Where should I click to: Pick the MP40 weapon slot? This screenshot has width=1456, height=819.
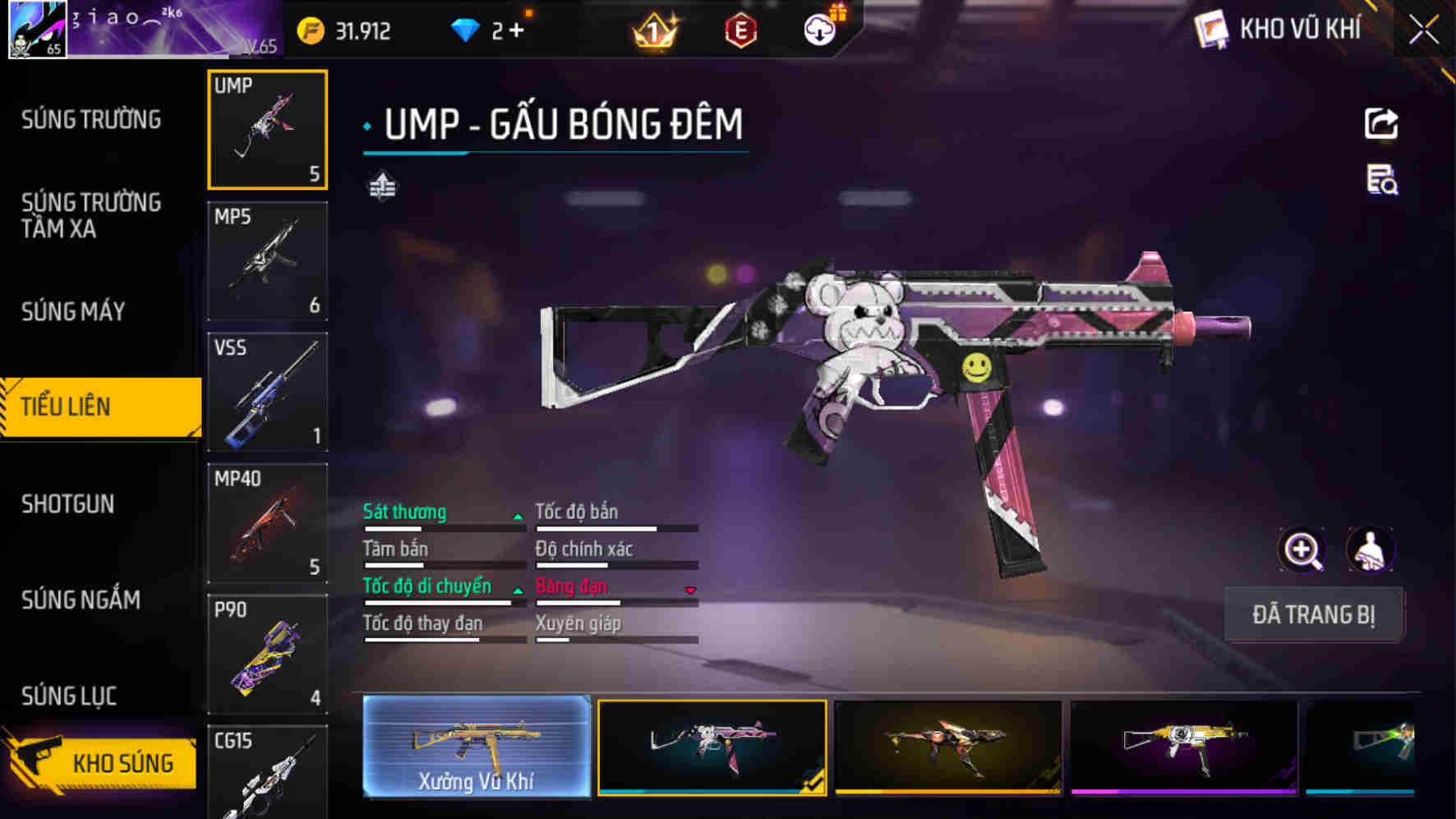coord(267,522)
